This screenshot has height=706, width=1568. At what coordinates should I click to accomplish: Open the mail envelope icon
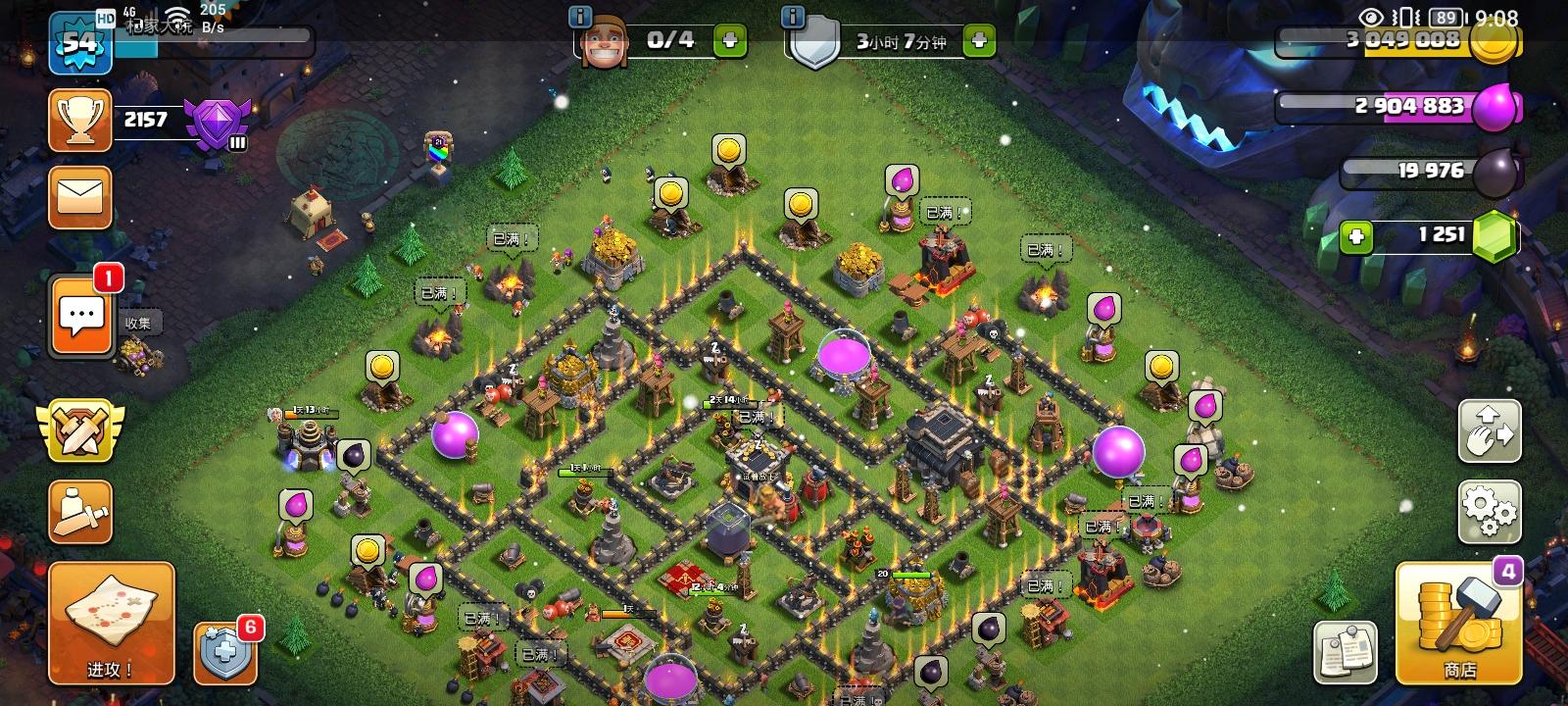point(81,197)
